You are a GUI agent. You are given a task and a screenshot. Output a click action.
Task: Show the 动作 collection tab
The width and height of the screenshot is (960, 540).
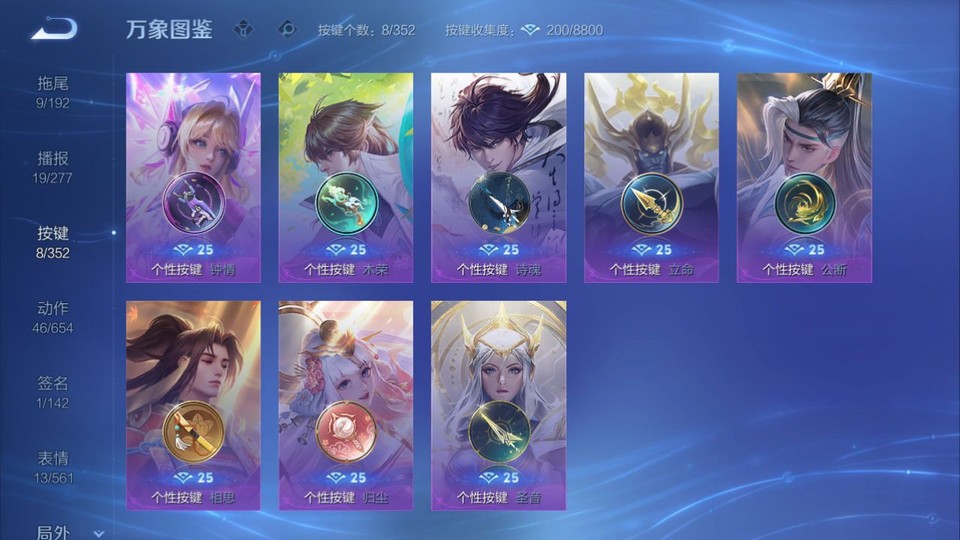pyautogui.click(x=53, y=316)
